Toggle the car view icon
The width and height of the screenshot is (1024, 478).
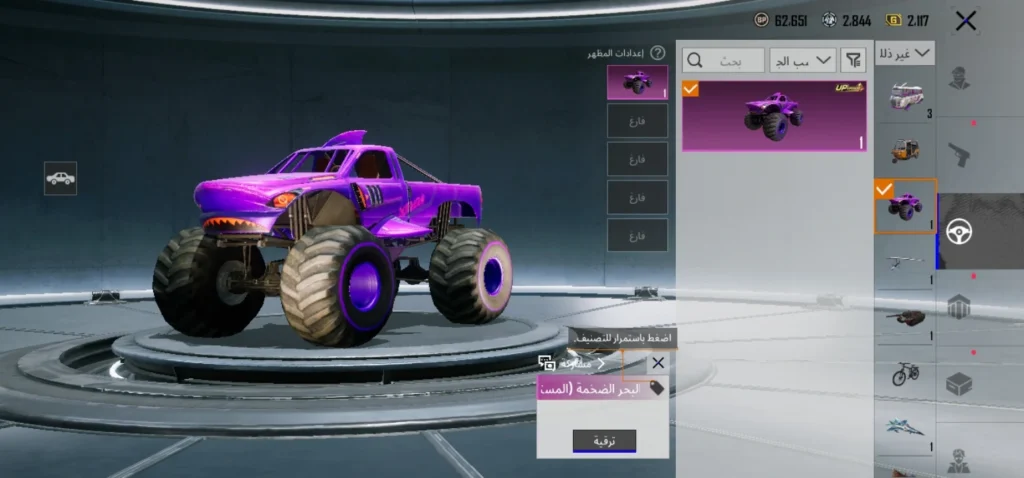pyautogui.click(x=61, y=178)
